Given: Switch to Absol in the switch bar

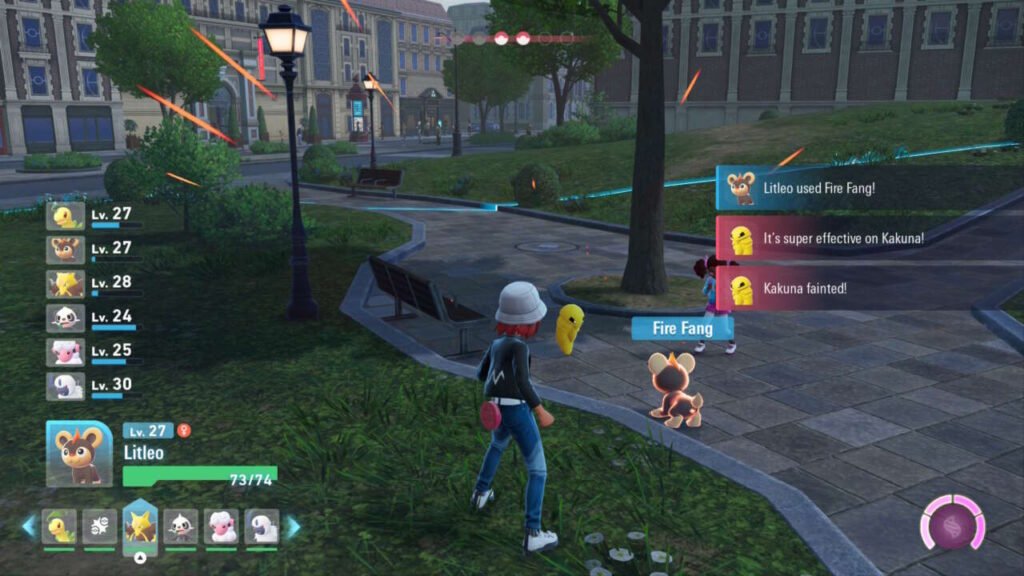Looking at the screenshot, I should tap(262, 526).
